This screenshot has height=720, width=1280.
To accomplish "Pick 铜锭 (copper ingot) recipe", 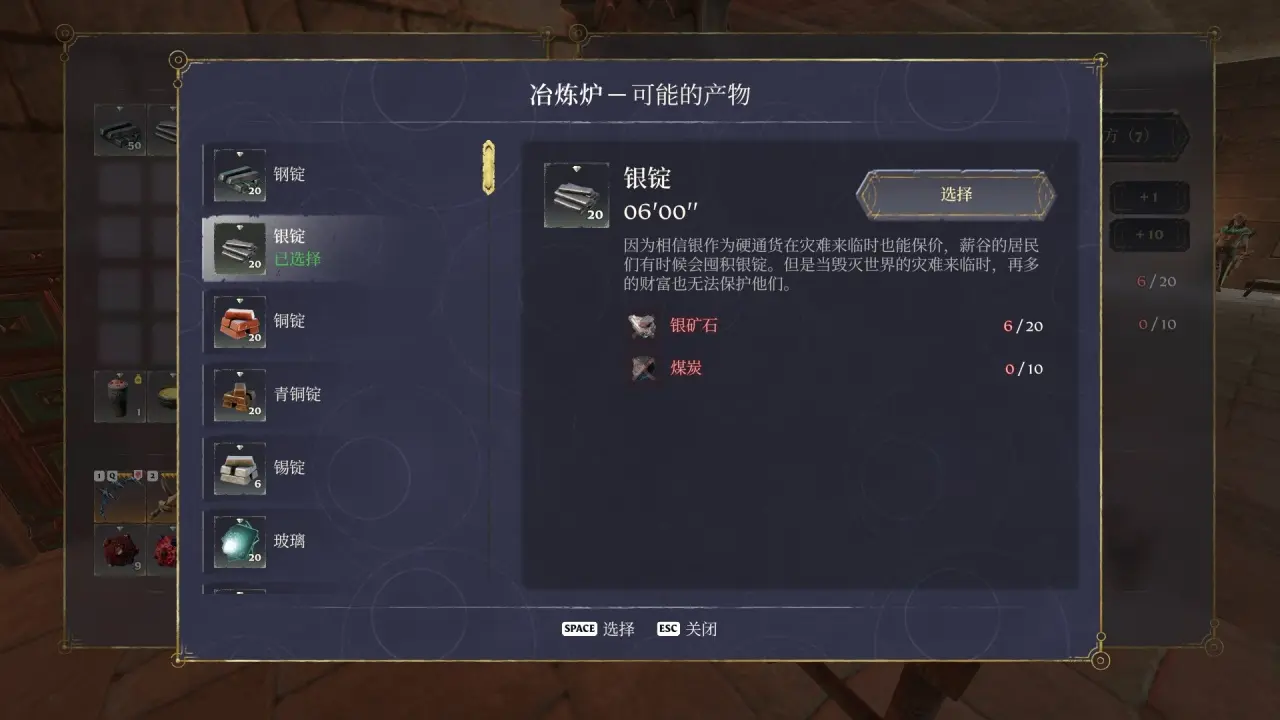I will [x=290, y=321].
